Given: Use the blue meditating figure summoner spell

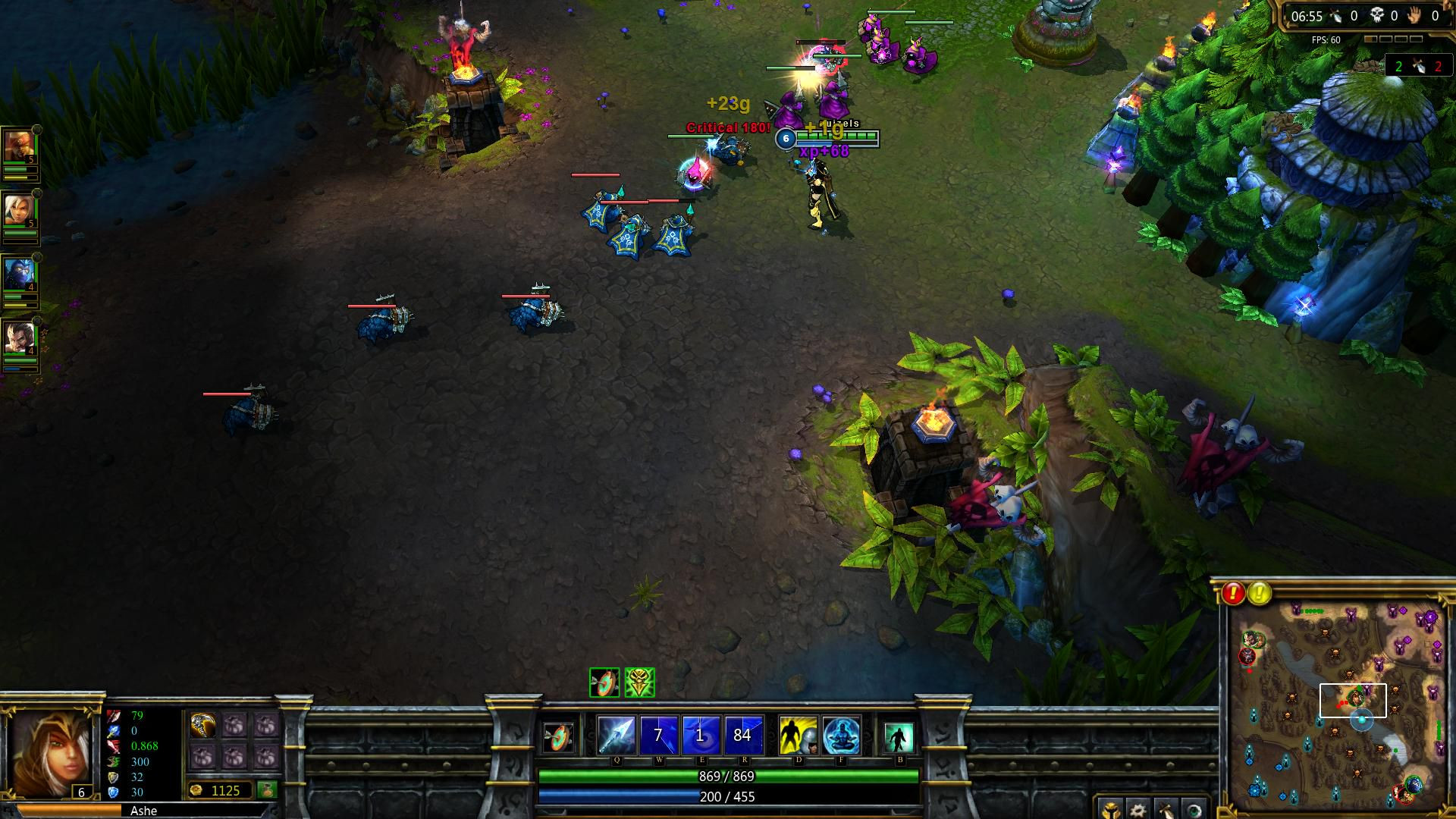Looking at the screenshot, I should (x=841, y=735).
